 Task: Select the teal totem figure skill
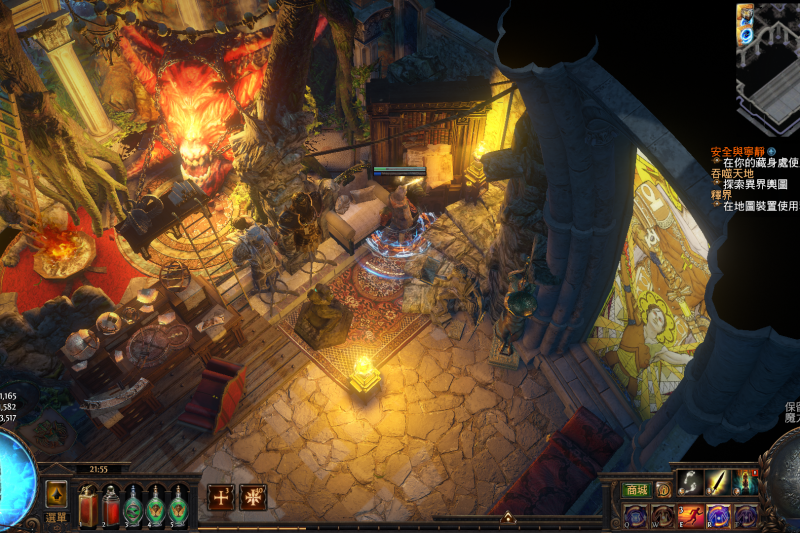point(746,483)
